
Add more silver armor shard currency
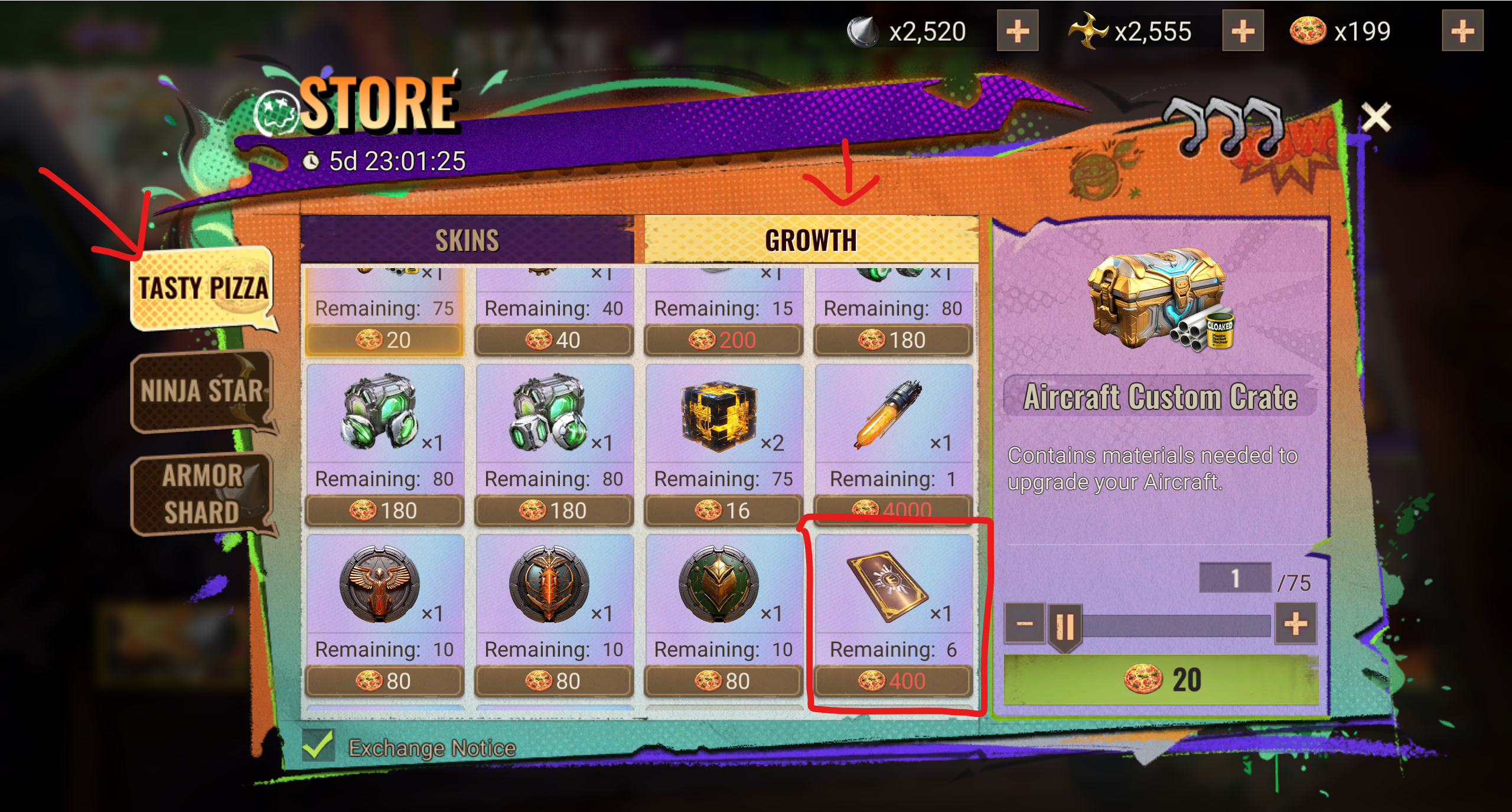point(1017,31)
